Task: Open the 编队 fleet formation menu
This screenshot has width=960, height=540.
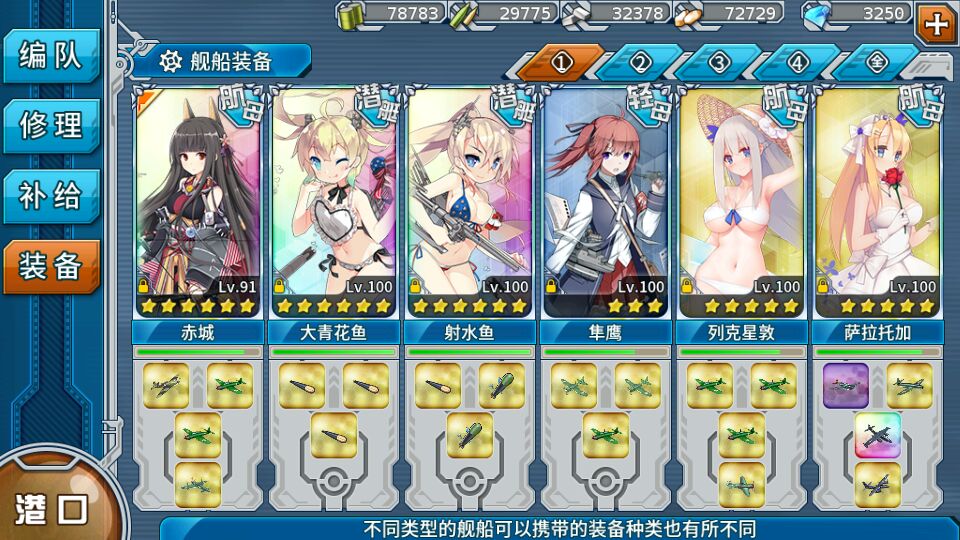Action: (50, 56)
